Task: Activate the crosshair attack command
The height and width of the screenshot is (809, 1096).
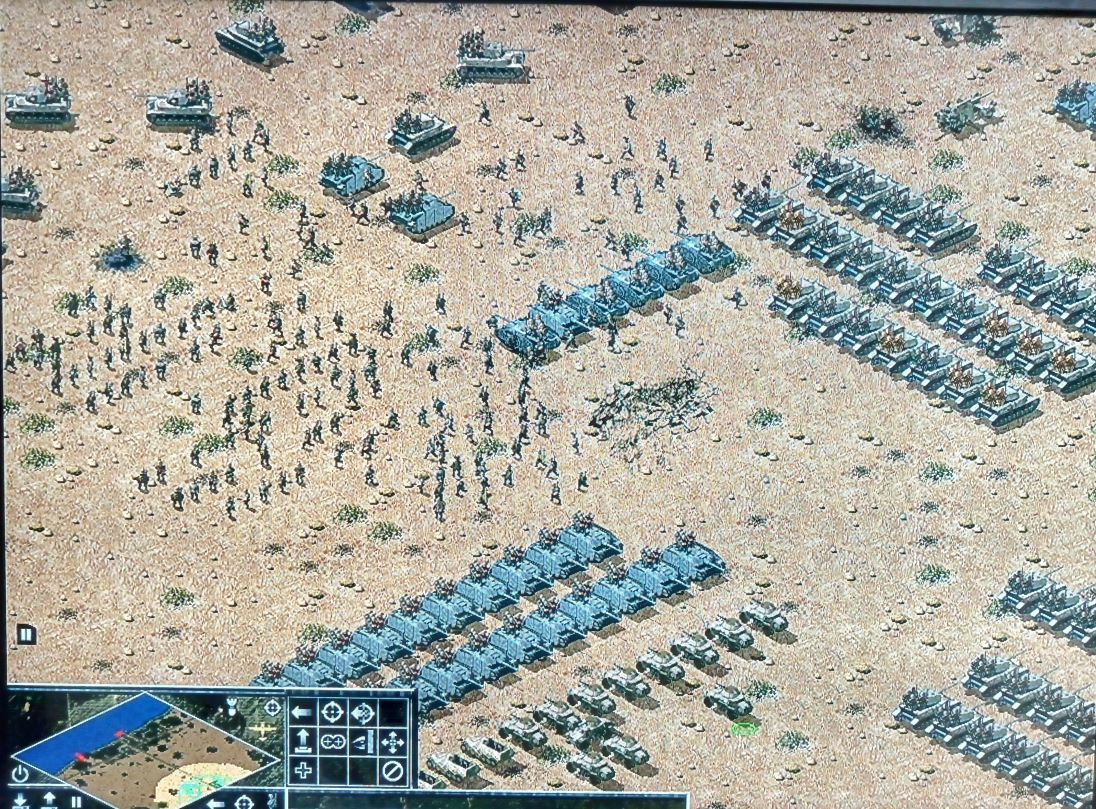Action: coord(332,713)
